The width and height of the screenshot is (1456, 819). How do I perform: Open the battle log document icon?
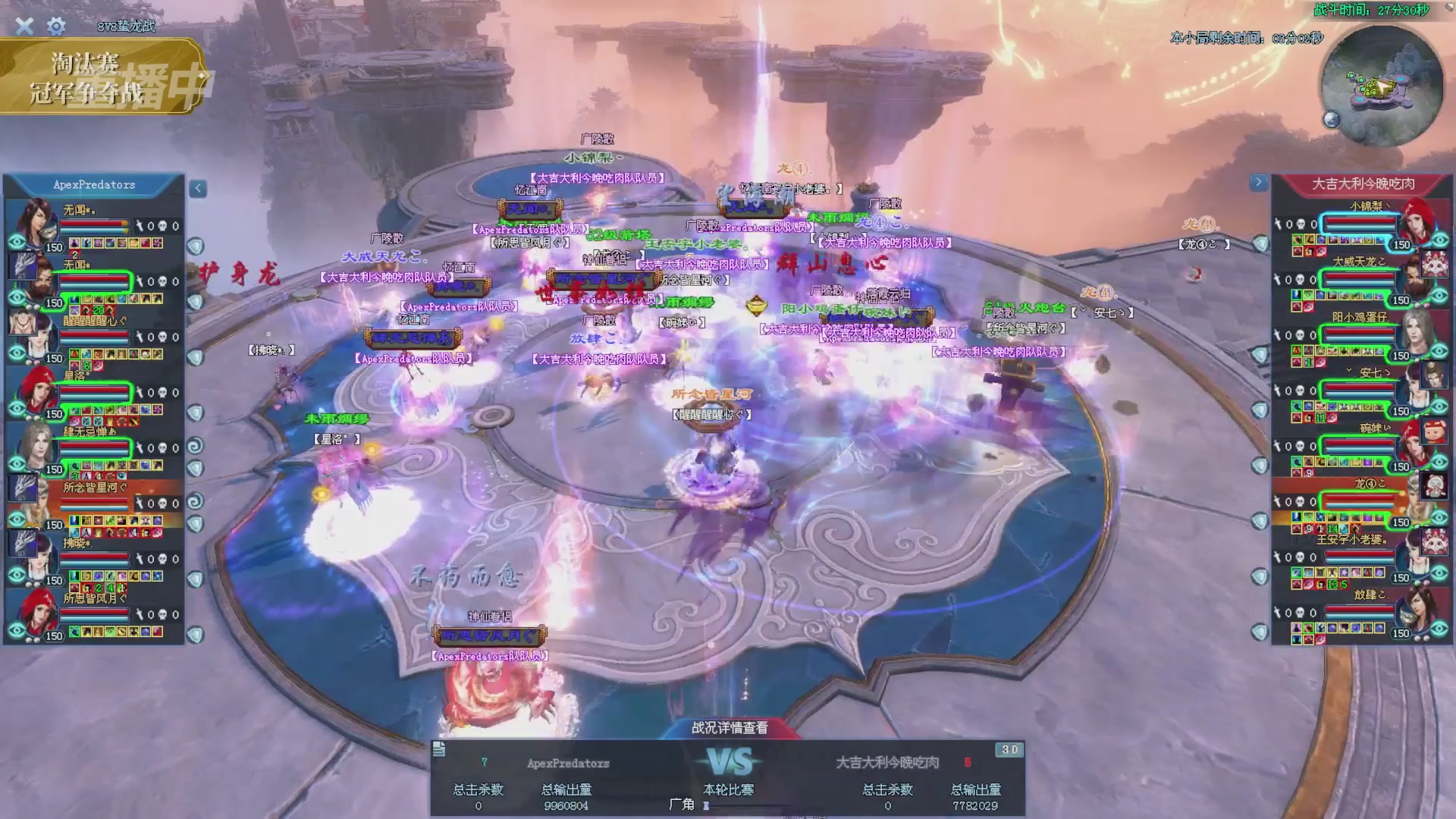click(438, 749)
